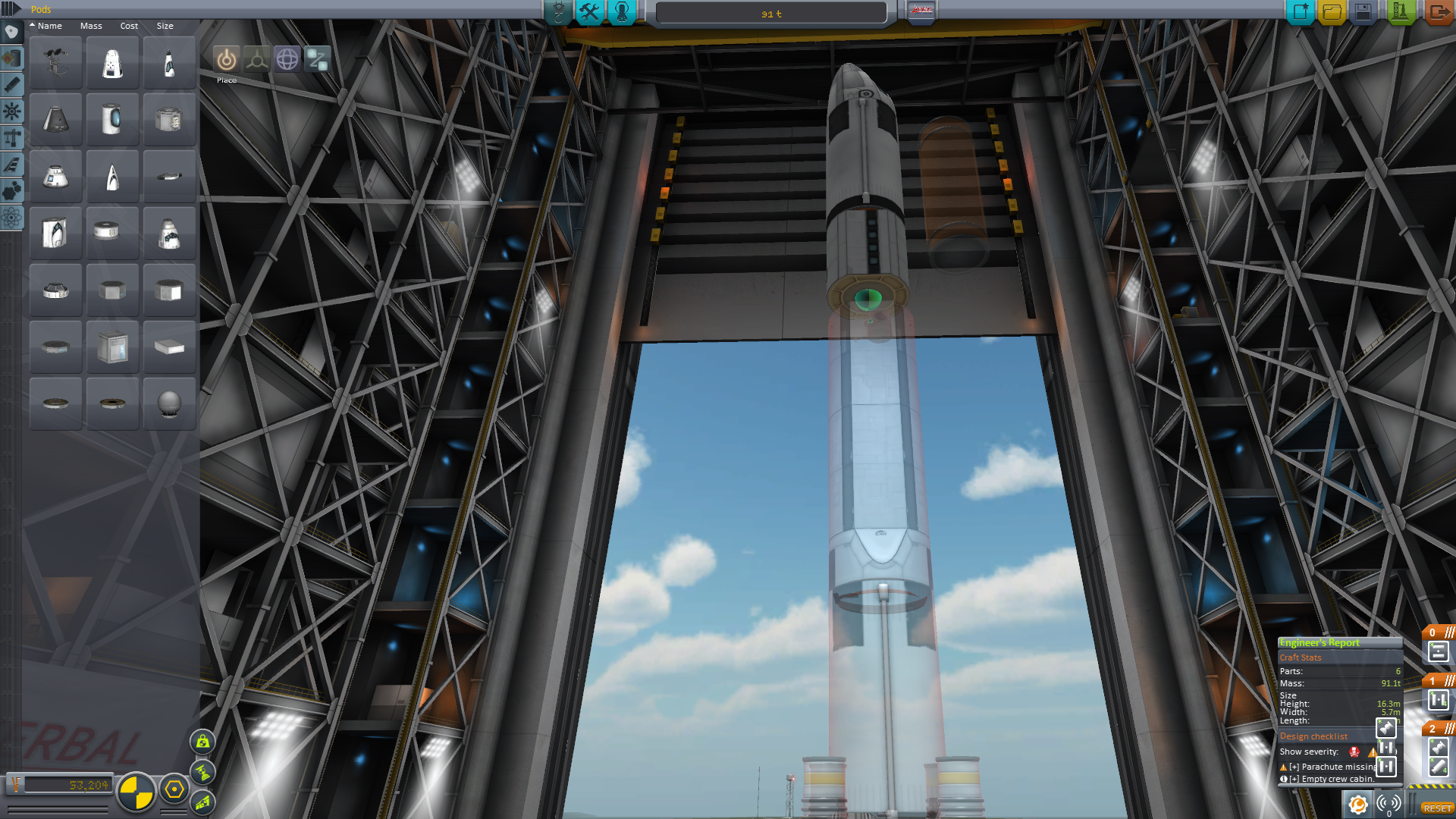The width and height of the screenshot is (1456, 819).
Task: Open the Fuel Tanks category tab
Action: 11,58
